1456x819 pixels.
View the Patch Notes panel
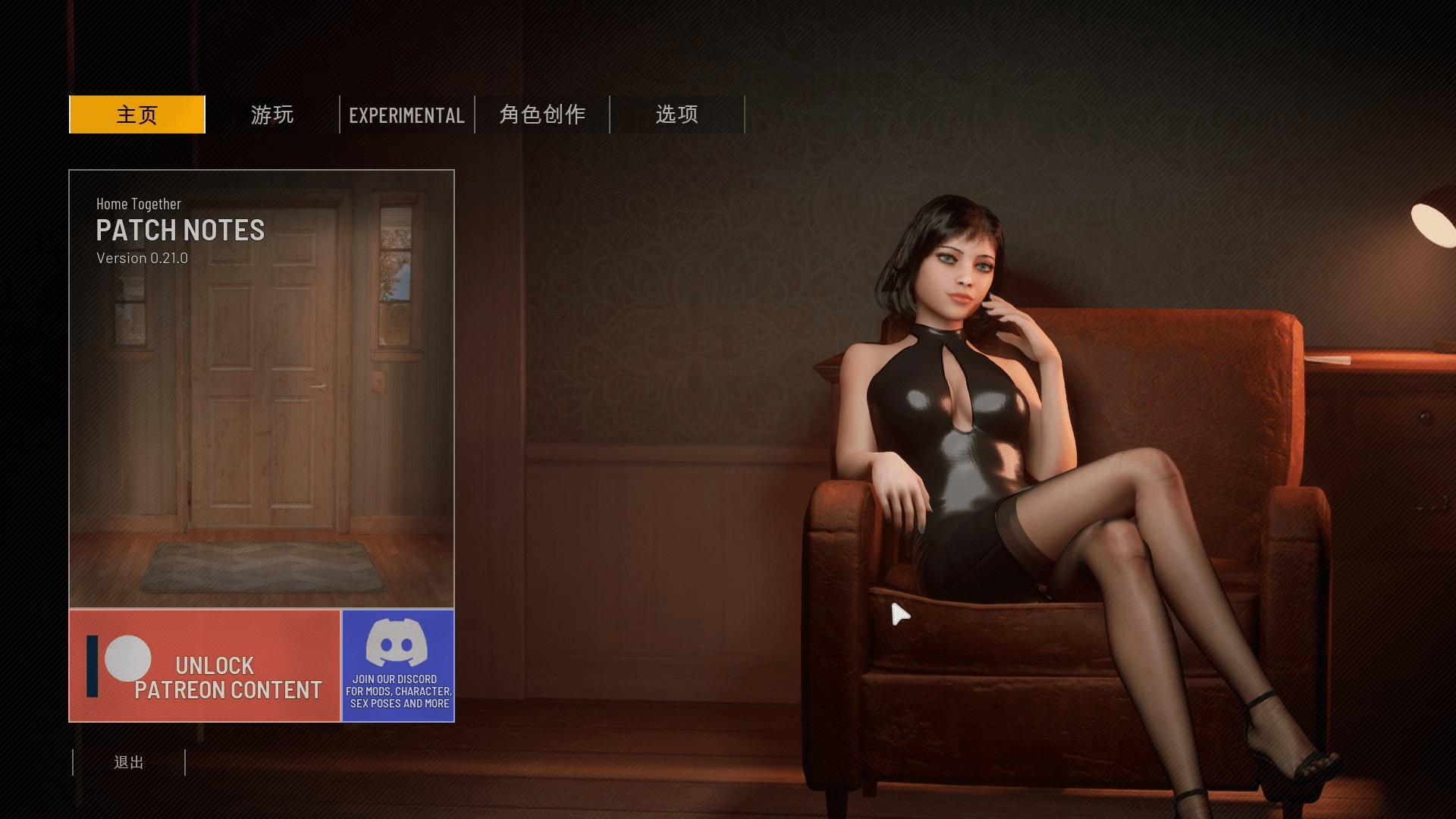(x=262, y=388)
